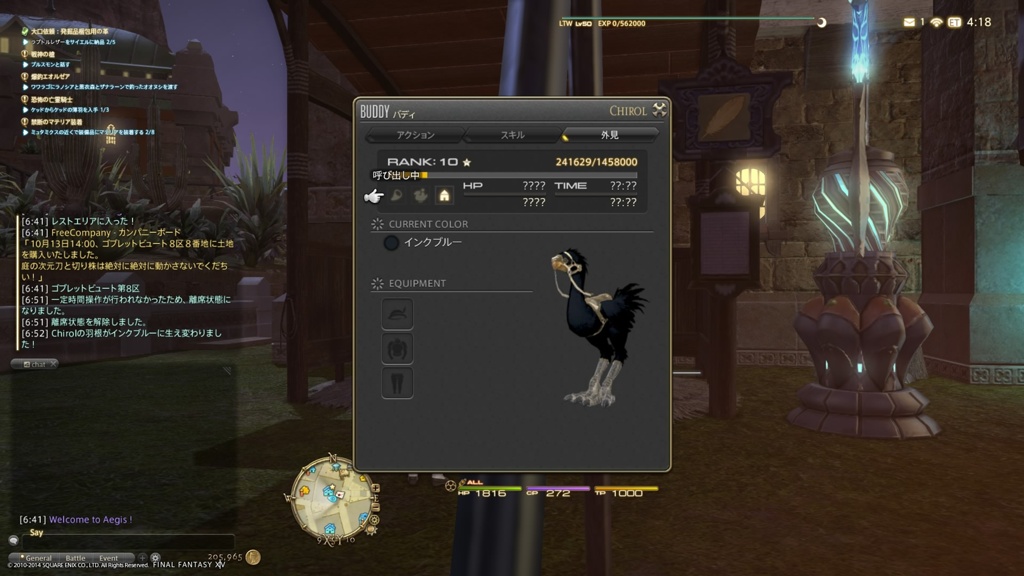Show the Event chat tab

(108, 558)
